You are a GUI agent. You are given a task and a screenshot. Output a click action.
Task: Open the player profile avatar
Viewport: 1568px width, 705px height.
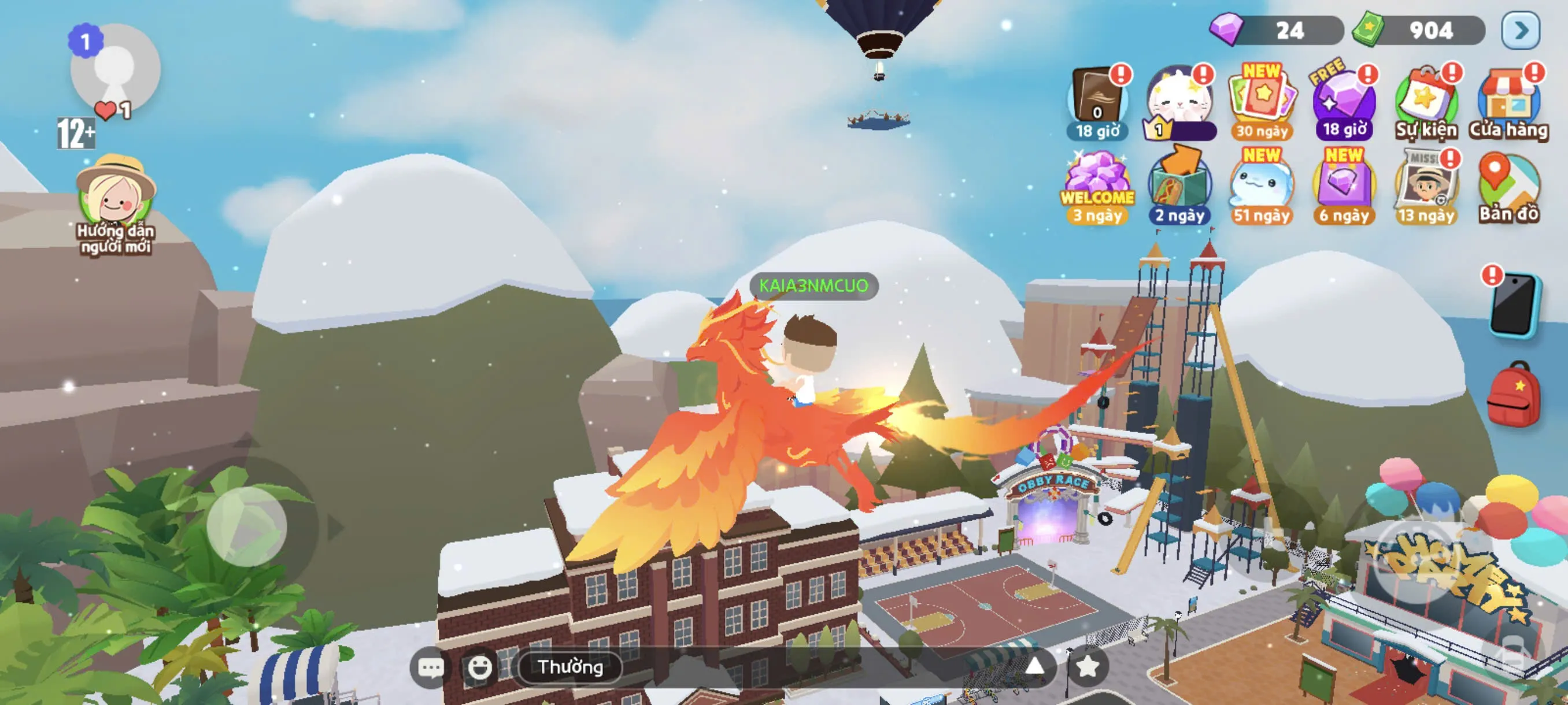pyautogui.click(x=115, y=69)
